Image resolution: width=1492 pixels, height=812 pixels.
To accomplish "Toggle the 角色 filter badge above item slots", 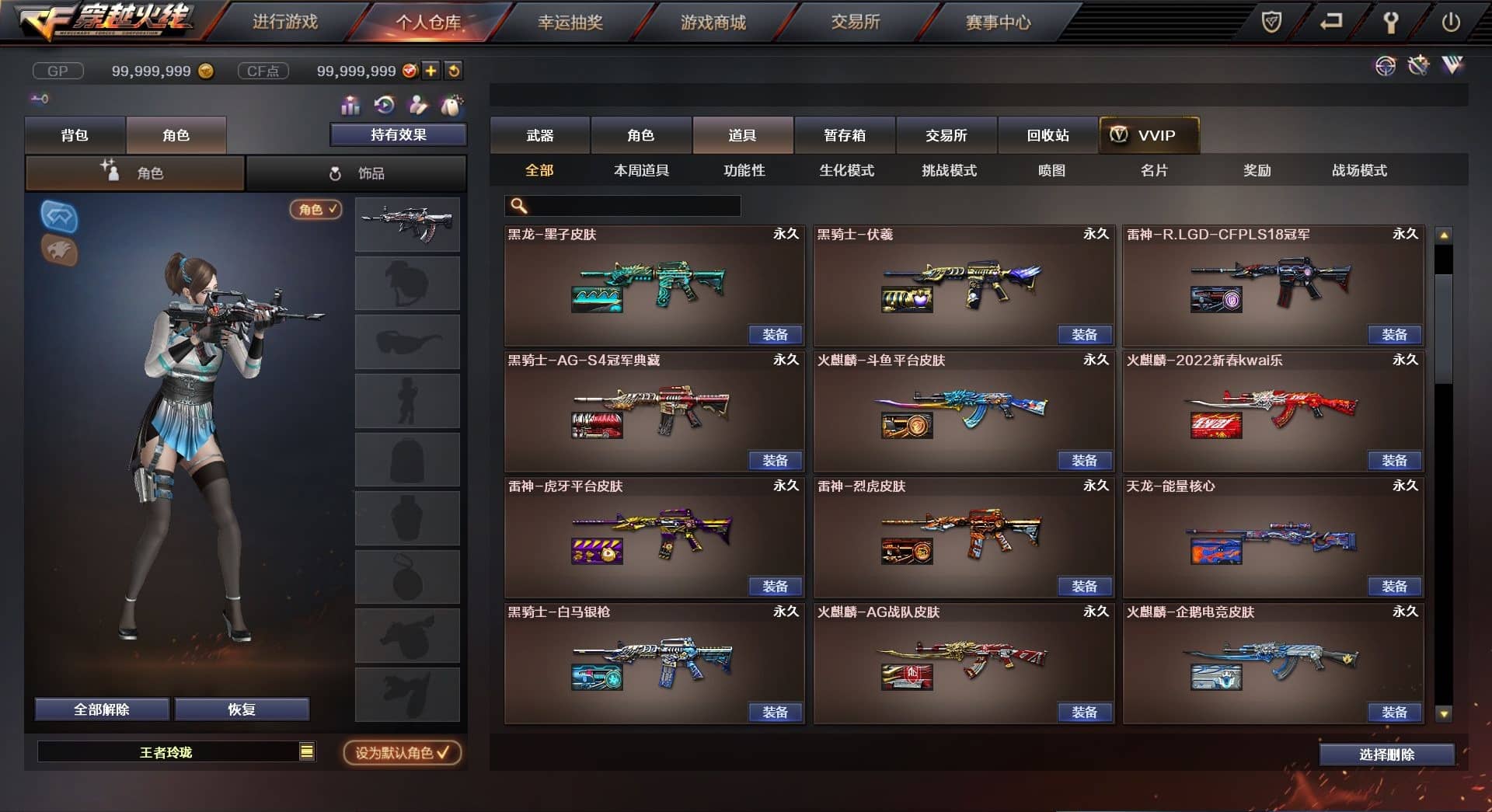I will pos(315,210).
